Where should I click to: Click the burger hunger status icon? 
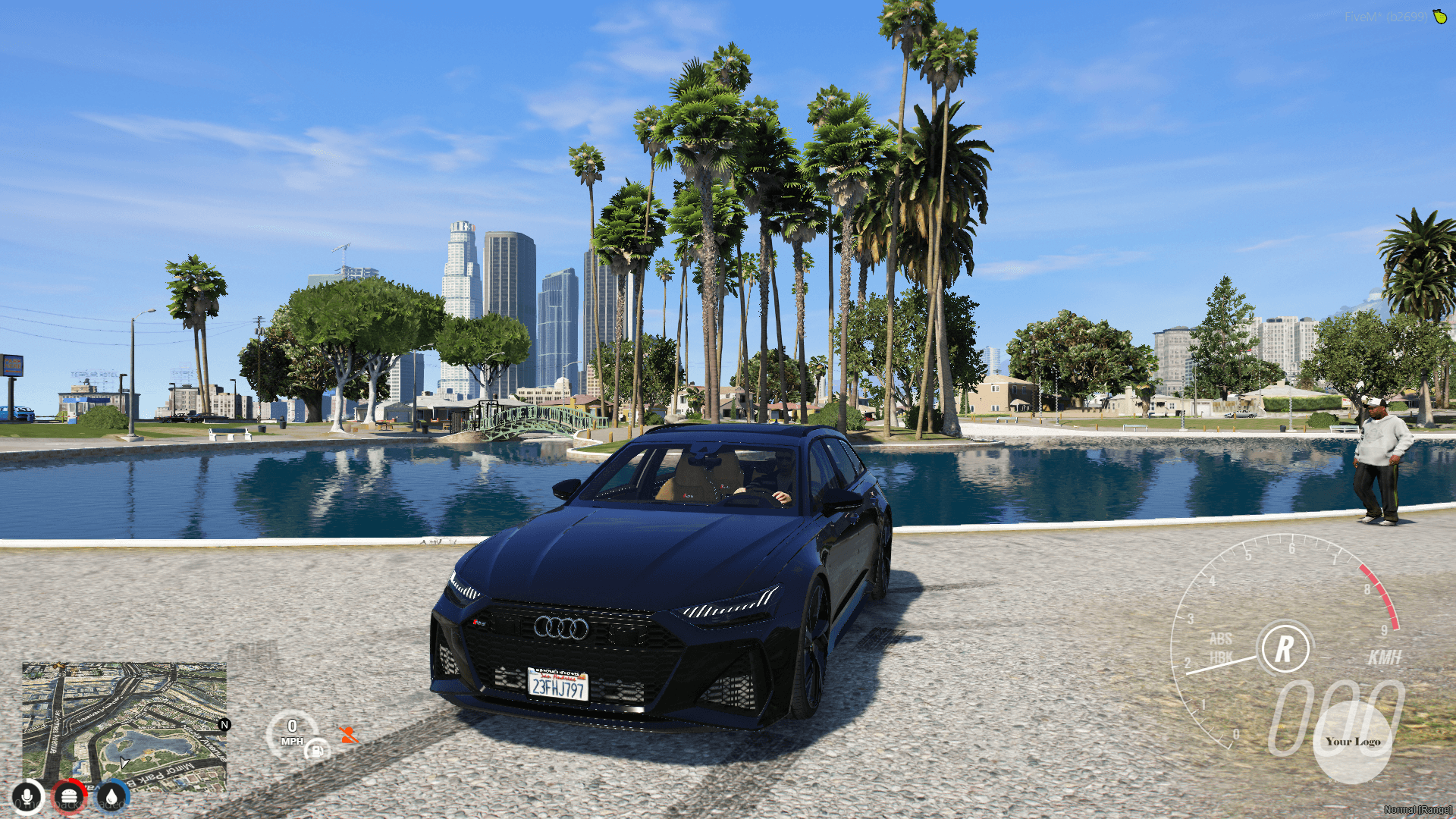pos(71,795)
